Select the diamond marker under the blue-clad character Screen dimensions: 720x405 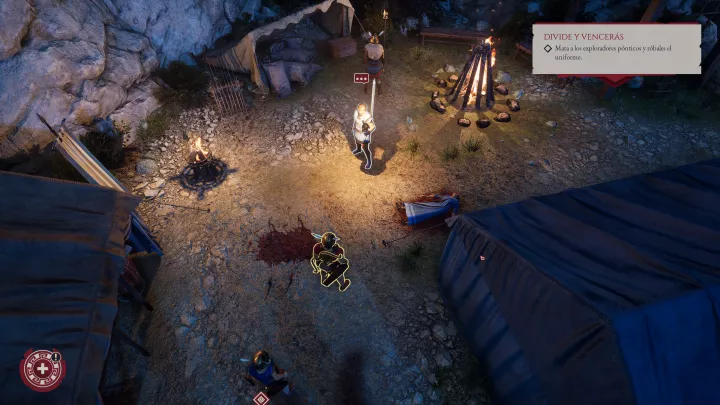(x=262, y=398)
